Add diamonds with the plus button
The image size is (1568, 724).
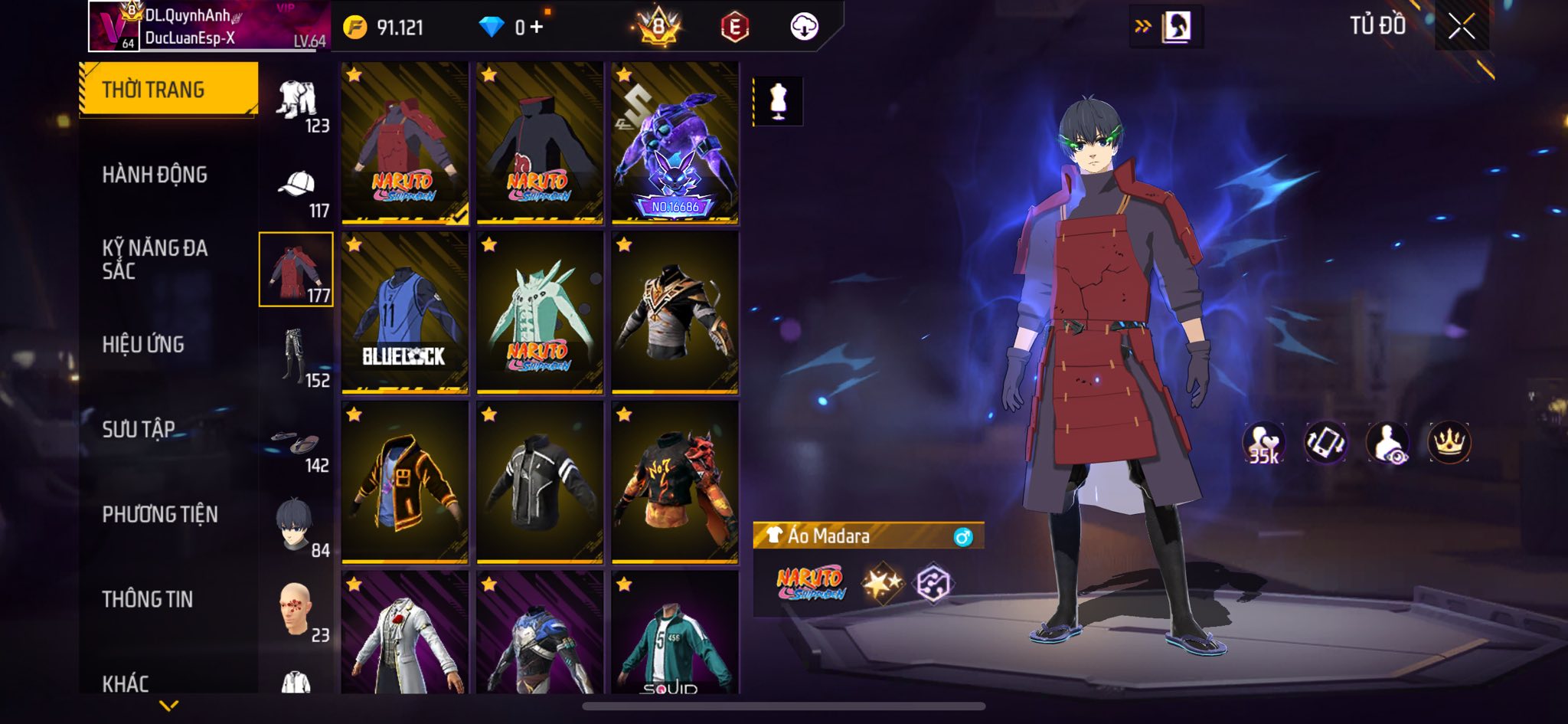(x=537, y=28)
